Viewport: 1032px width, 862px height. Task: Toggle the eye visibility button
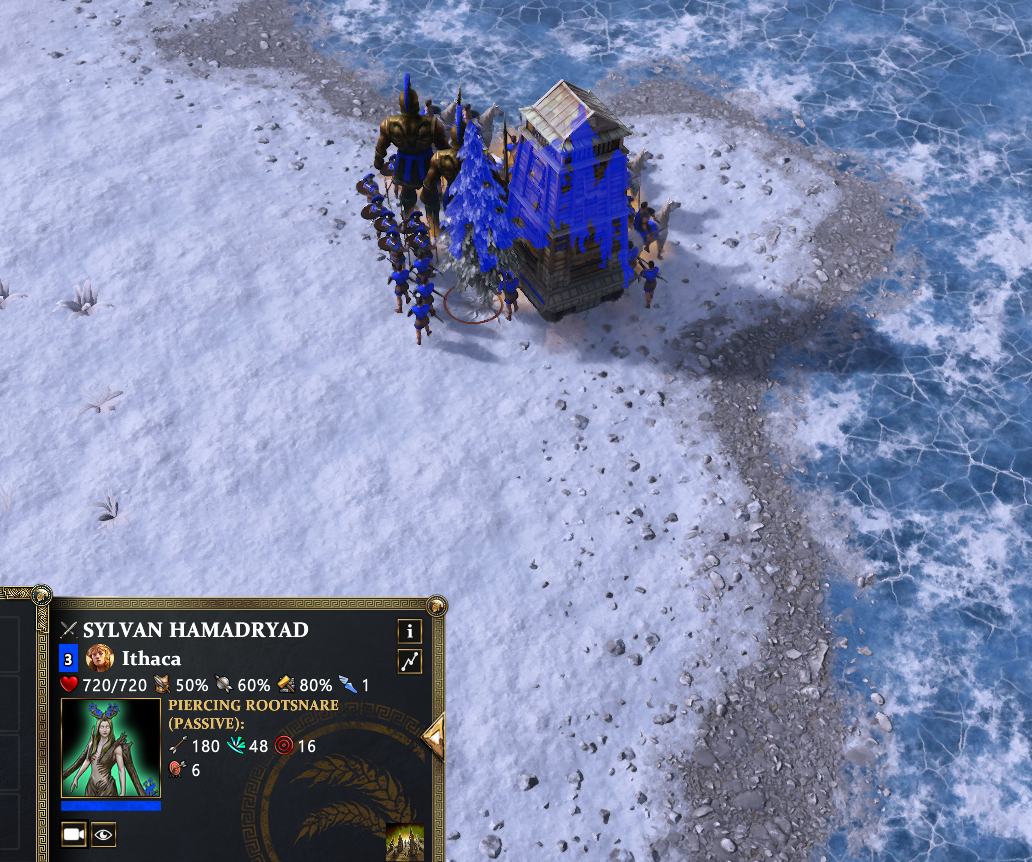click(103, 833)
